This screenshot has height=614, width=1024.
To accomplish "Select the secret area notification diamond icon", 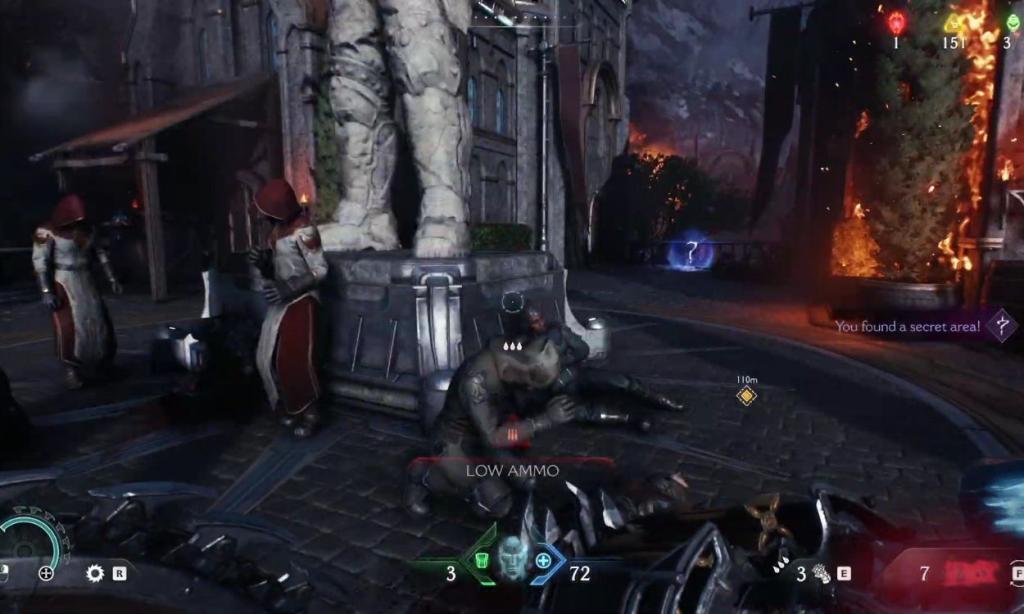I will click(x=1001, y=325).
